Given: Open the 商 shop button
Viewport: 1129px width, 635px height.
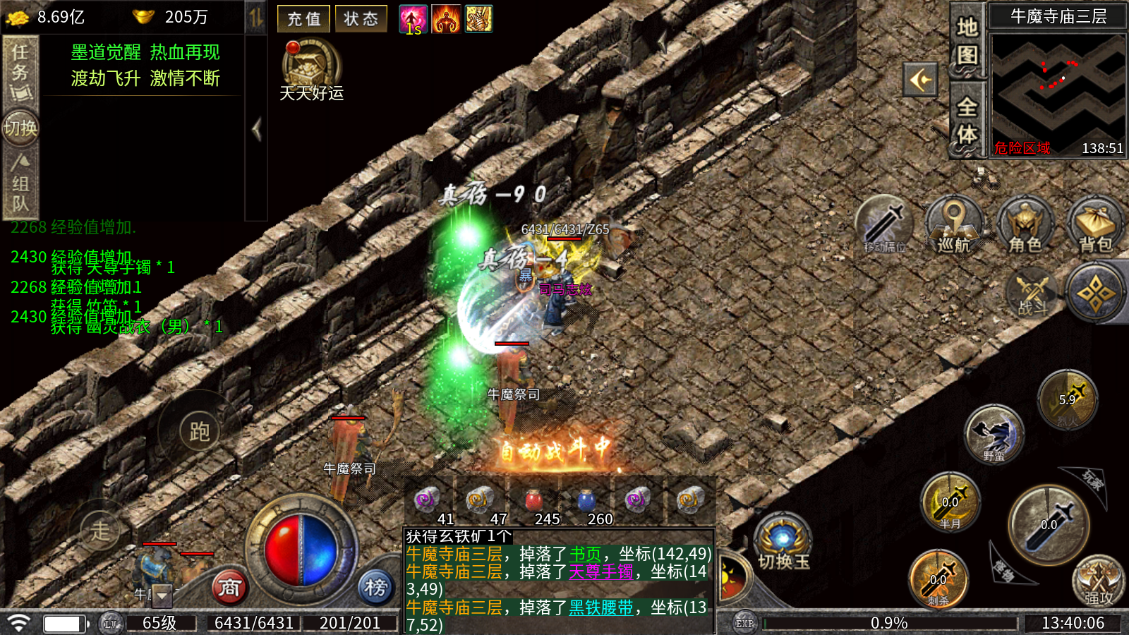Looking at the screenshot, I should 231,587.
